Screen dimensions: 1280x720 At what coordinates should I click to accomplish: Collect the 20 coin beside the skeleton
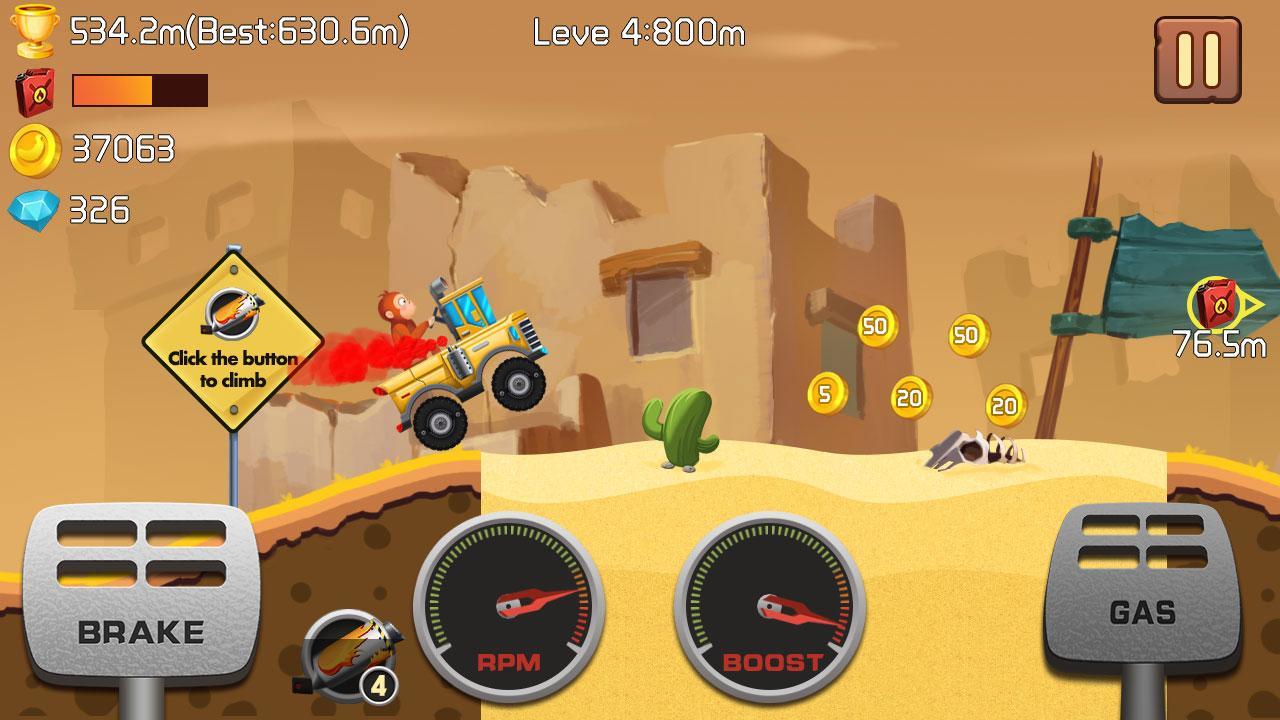coord(1003,406)
